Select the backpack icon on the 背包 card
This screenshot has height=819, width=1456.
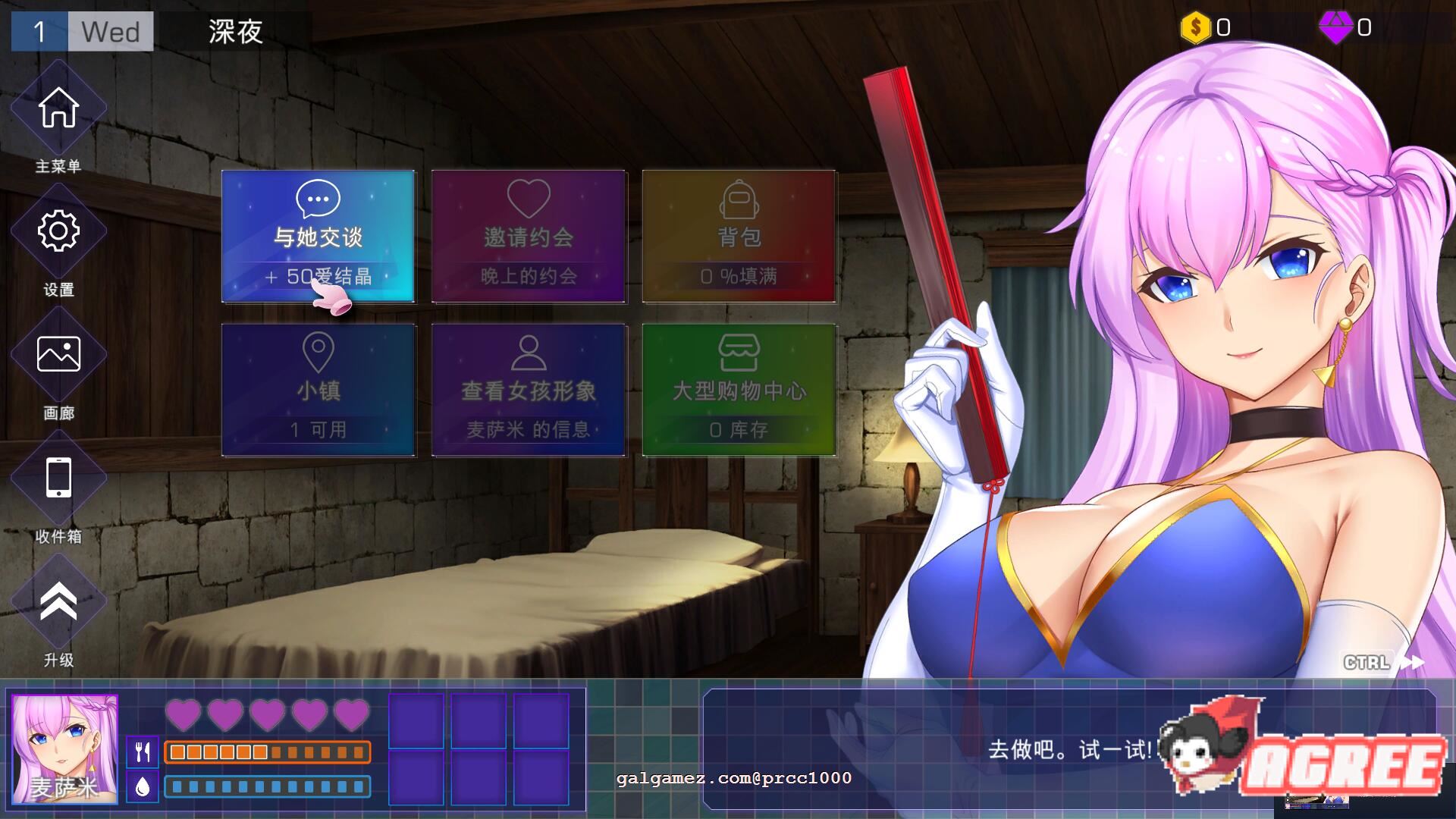click(739, 199)
